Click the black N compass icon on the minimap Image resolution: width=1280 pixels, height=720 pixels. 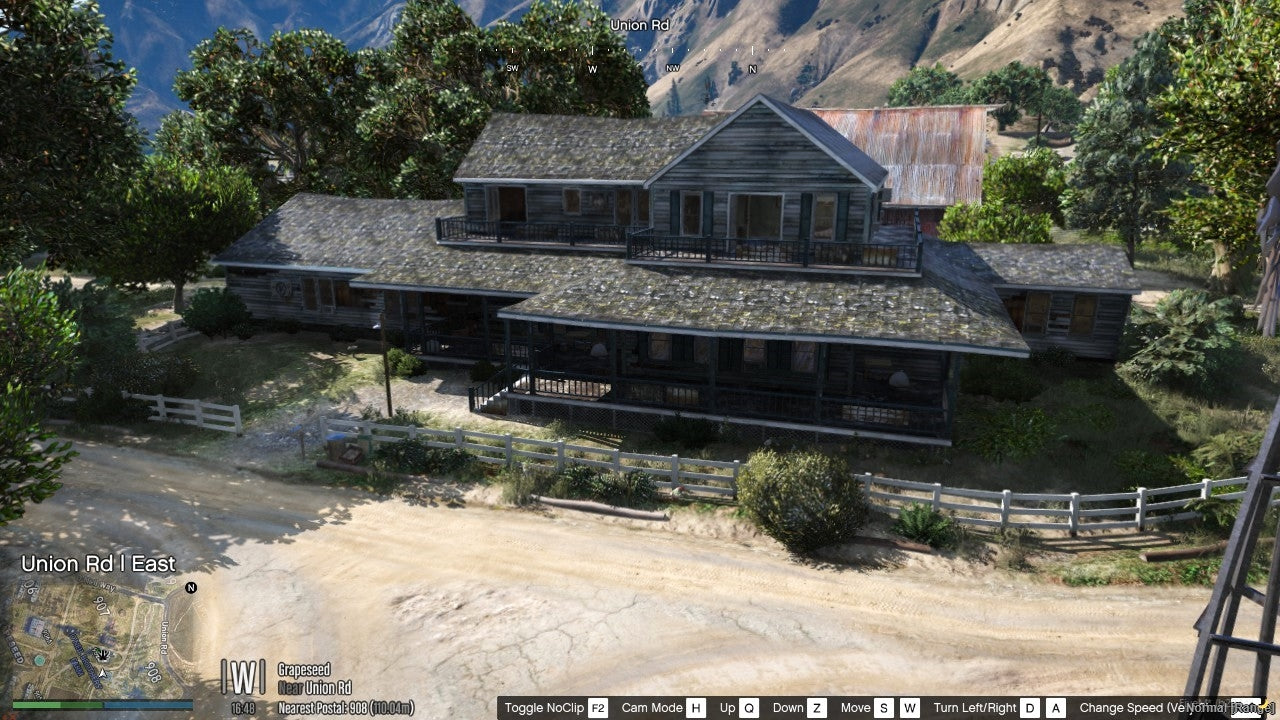click(190, 588)
